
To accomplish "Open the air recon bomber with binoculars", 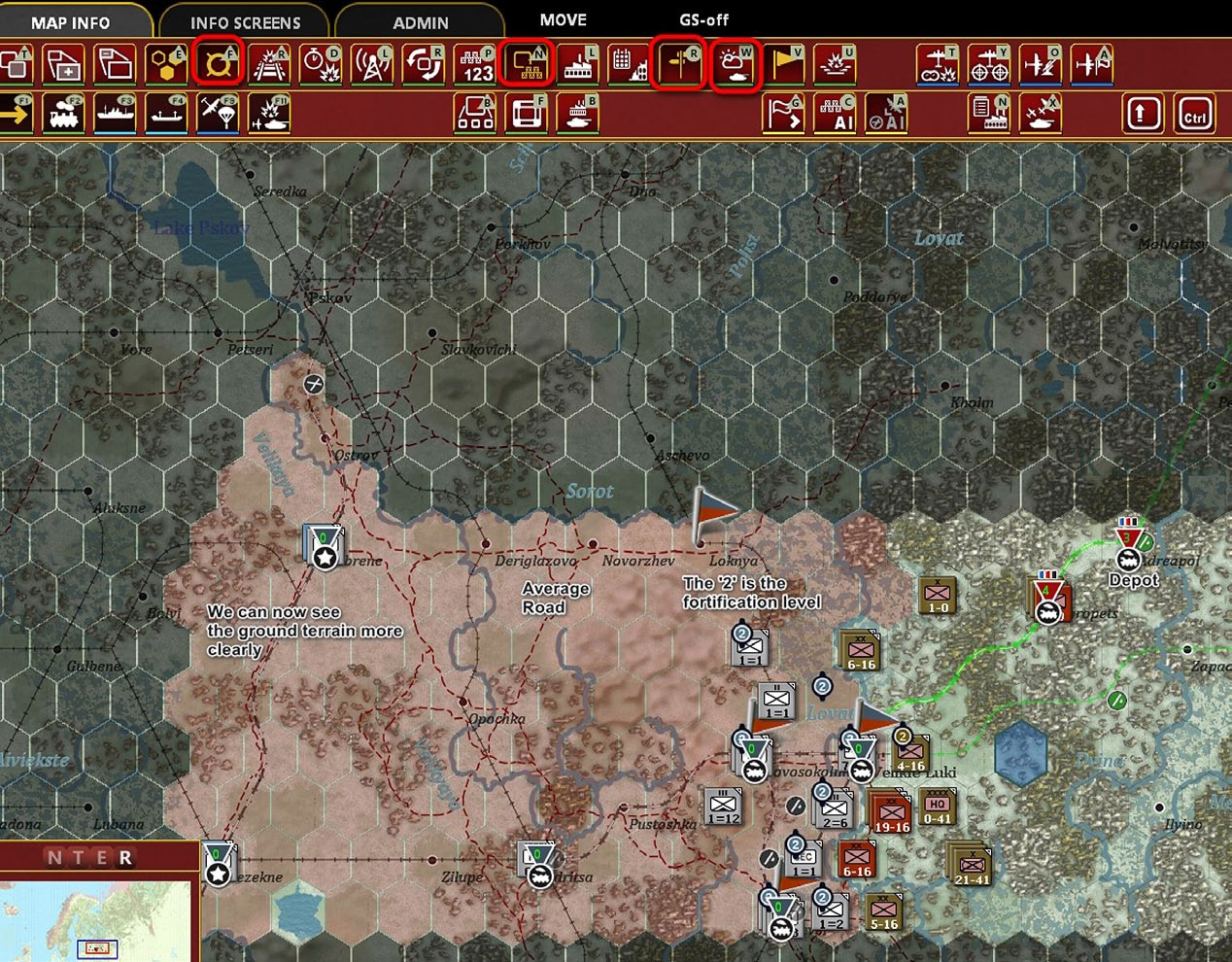I will coord(938,65).
